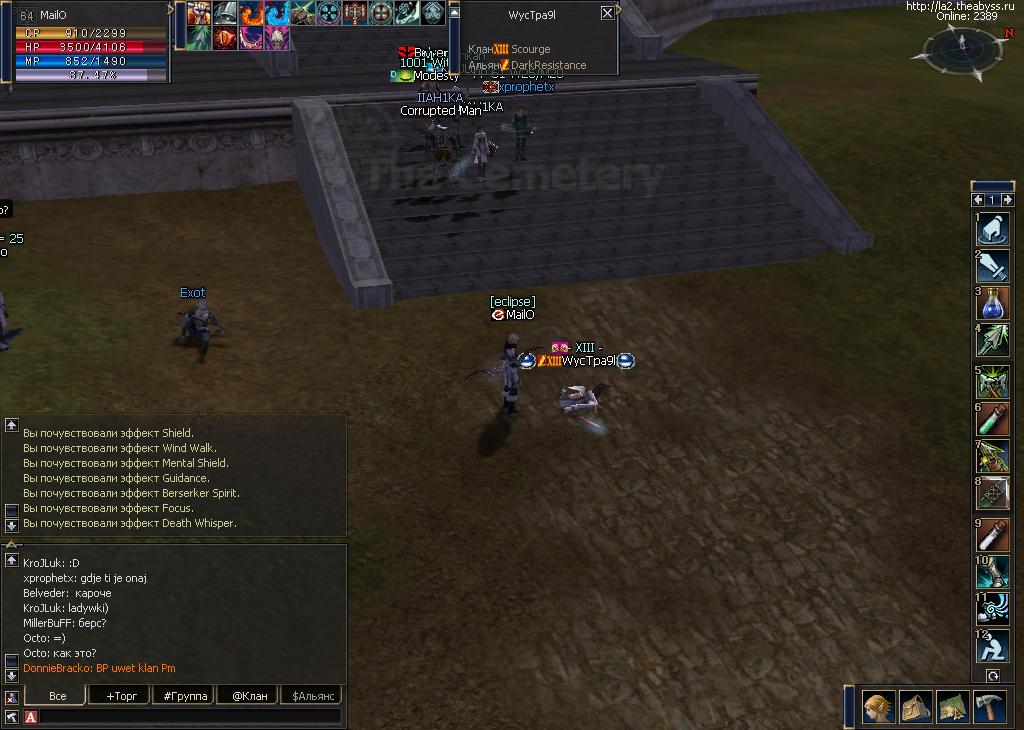Click the compass radar minimap
This screenshot has width=1024, height=730.
pos(962,45)
